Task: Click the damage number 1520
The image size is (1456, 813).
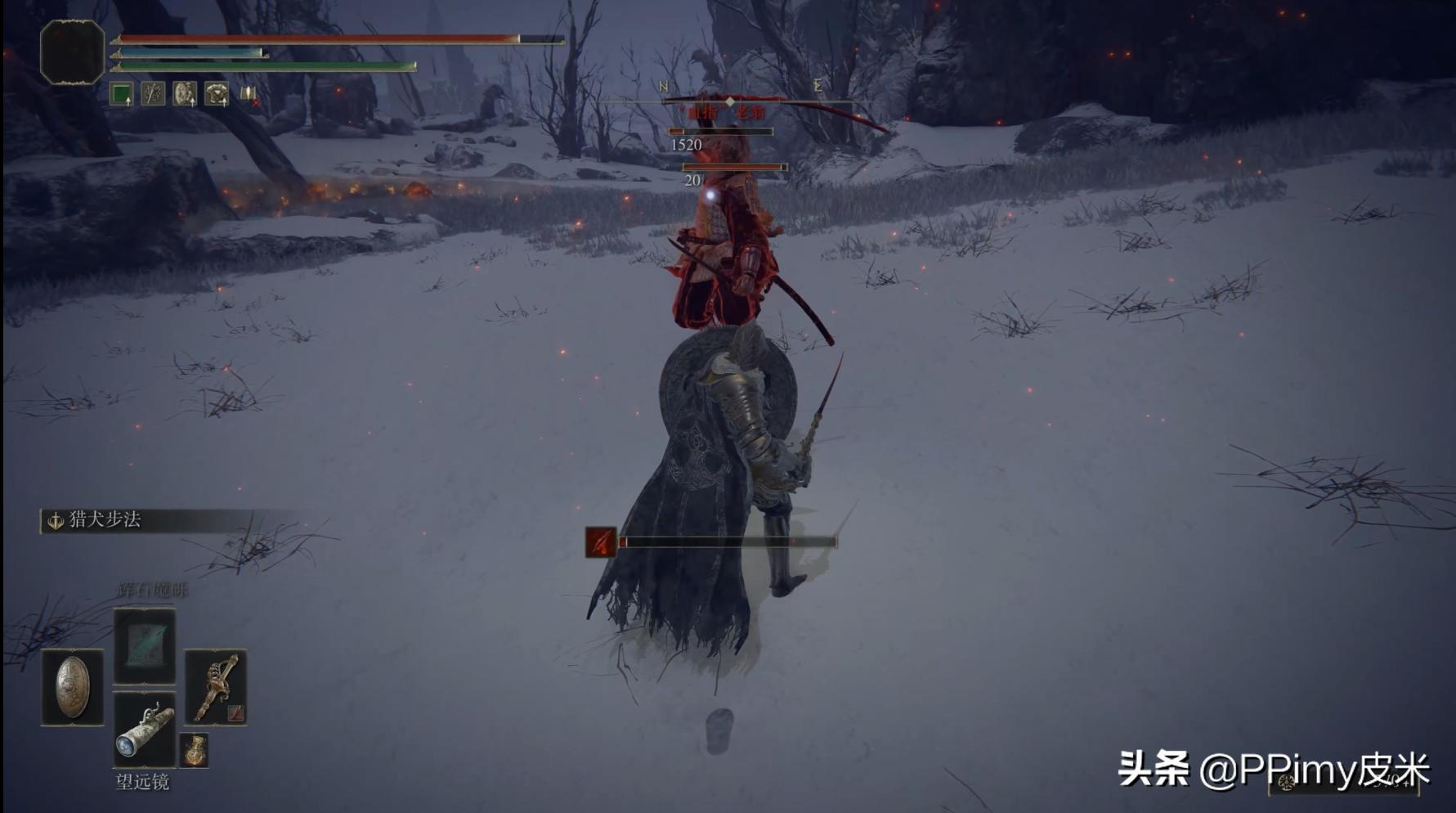Action: coord(687,146)
